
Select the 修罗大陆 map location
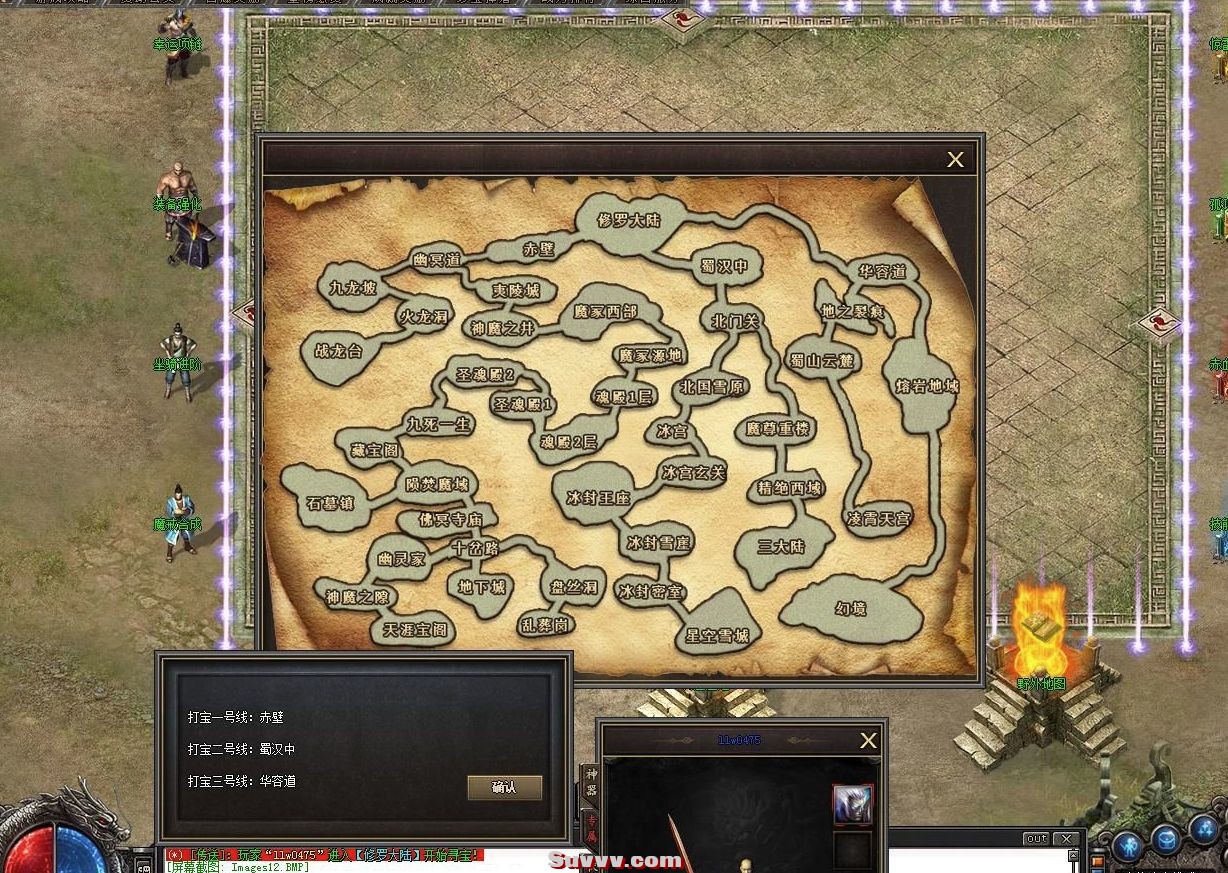629,220
